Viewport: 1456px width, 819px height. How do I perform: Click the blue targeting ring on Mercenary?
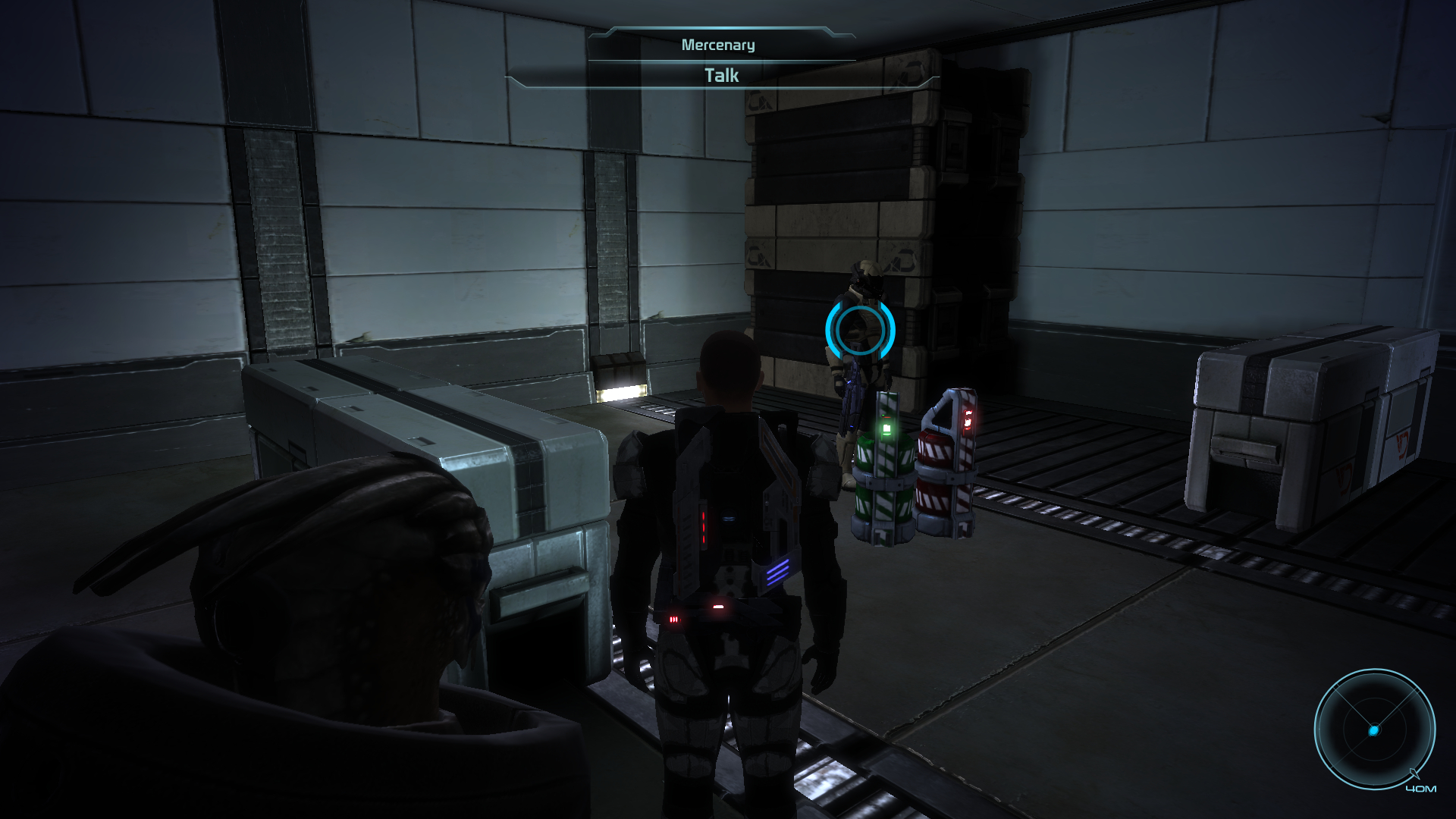tap(860, 329)
